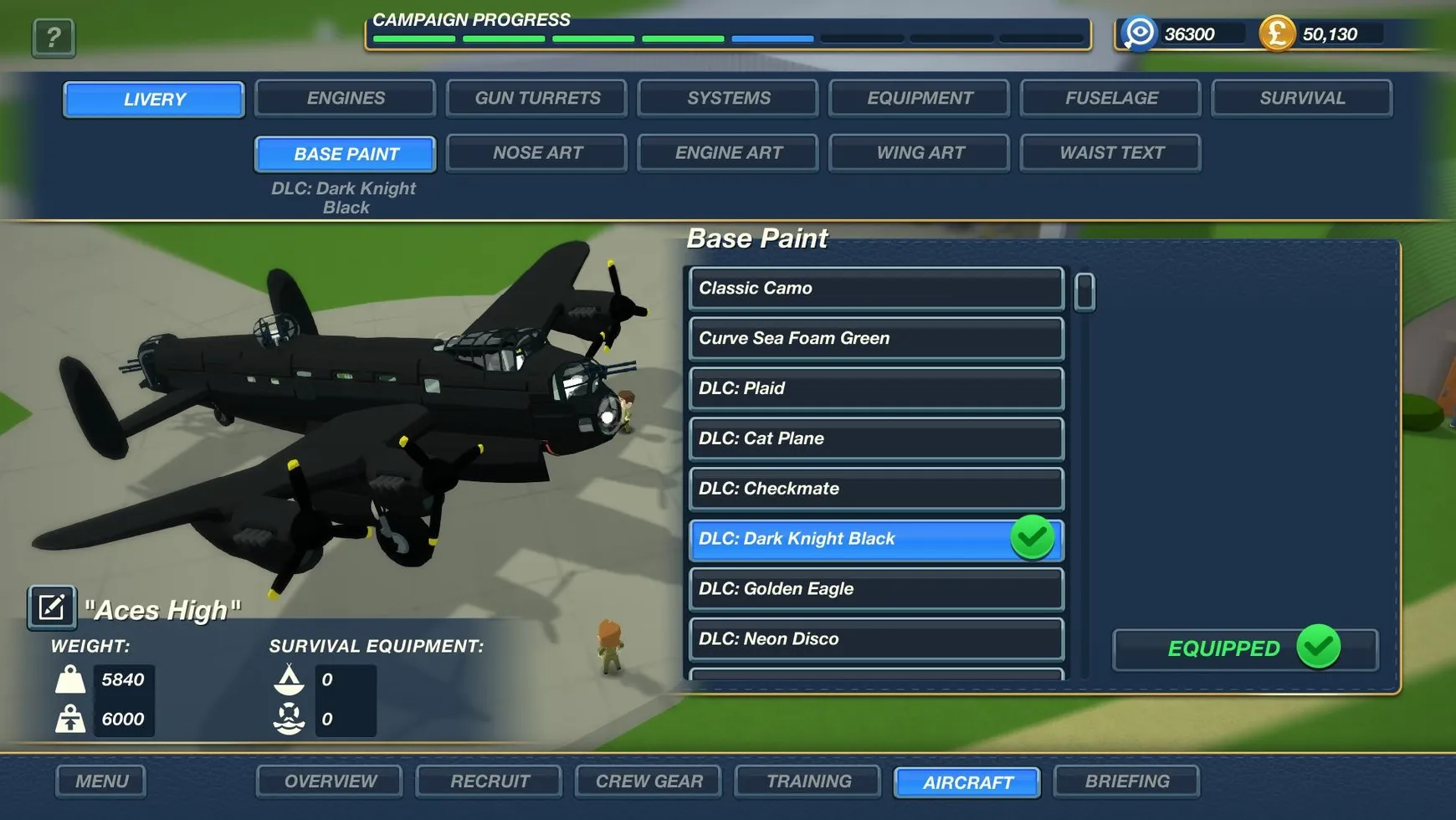
Task: Click the weight icon beside 5840
Action: point(72,679)
